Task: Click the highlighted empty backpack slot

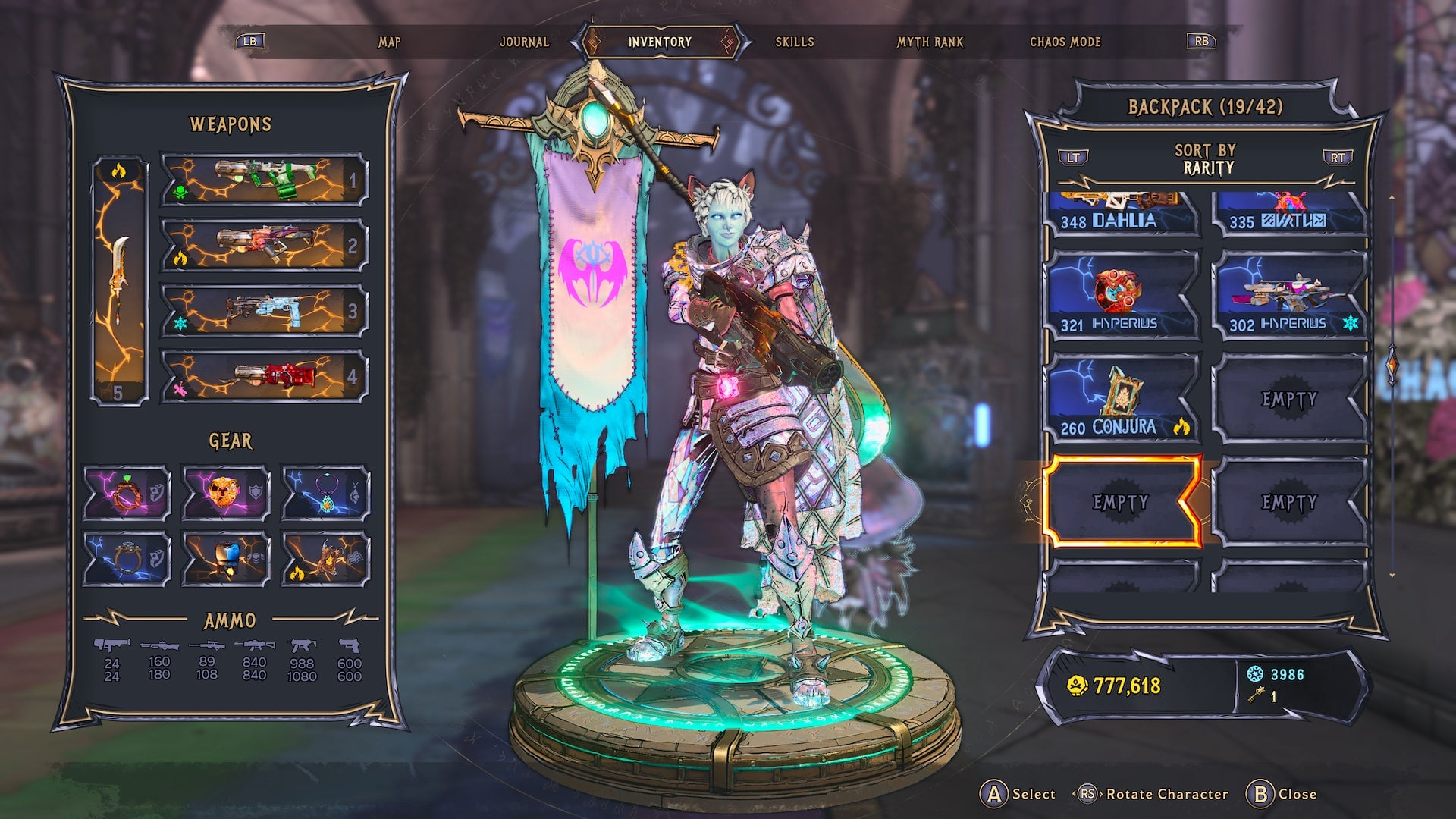Action: click(1122, 502)
